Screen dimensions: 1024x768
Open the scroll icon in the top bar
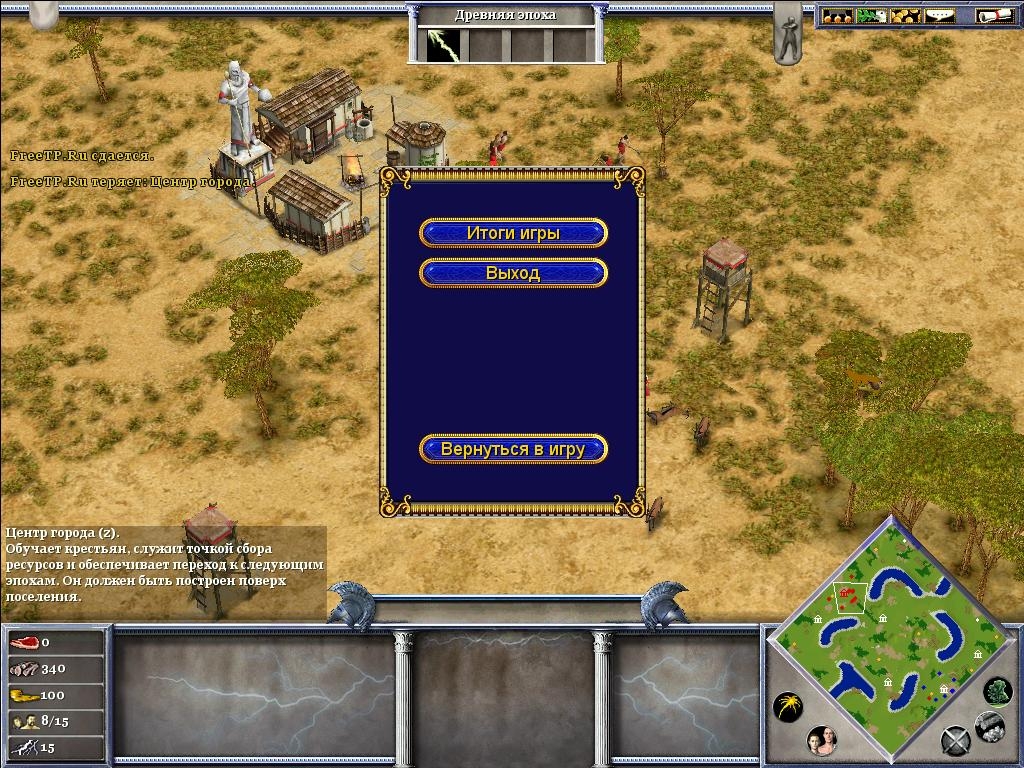[995, 16]
